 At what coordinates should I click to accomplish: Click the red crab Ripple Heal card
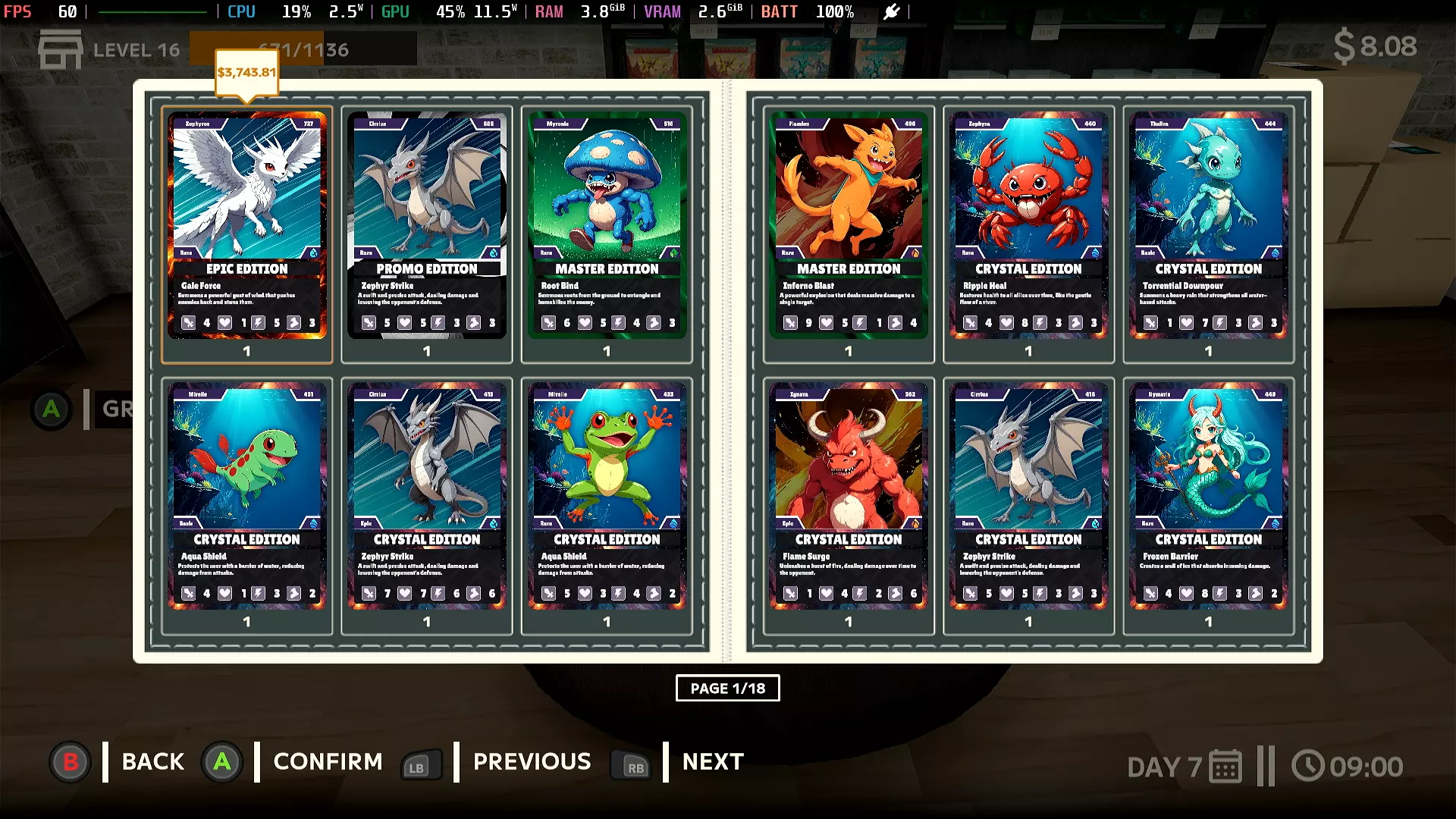[1028, 225]
